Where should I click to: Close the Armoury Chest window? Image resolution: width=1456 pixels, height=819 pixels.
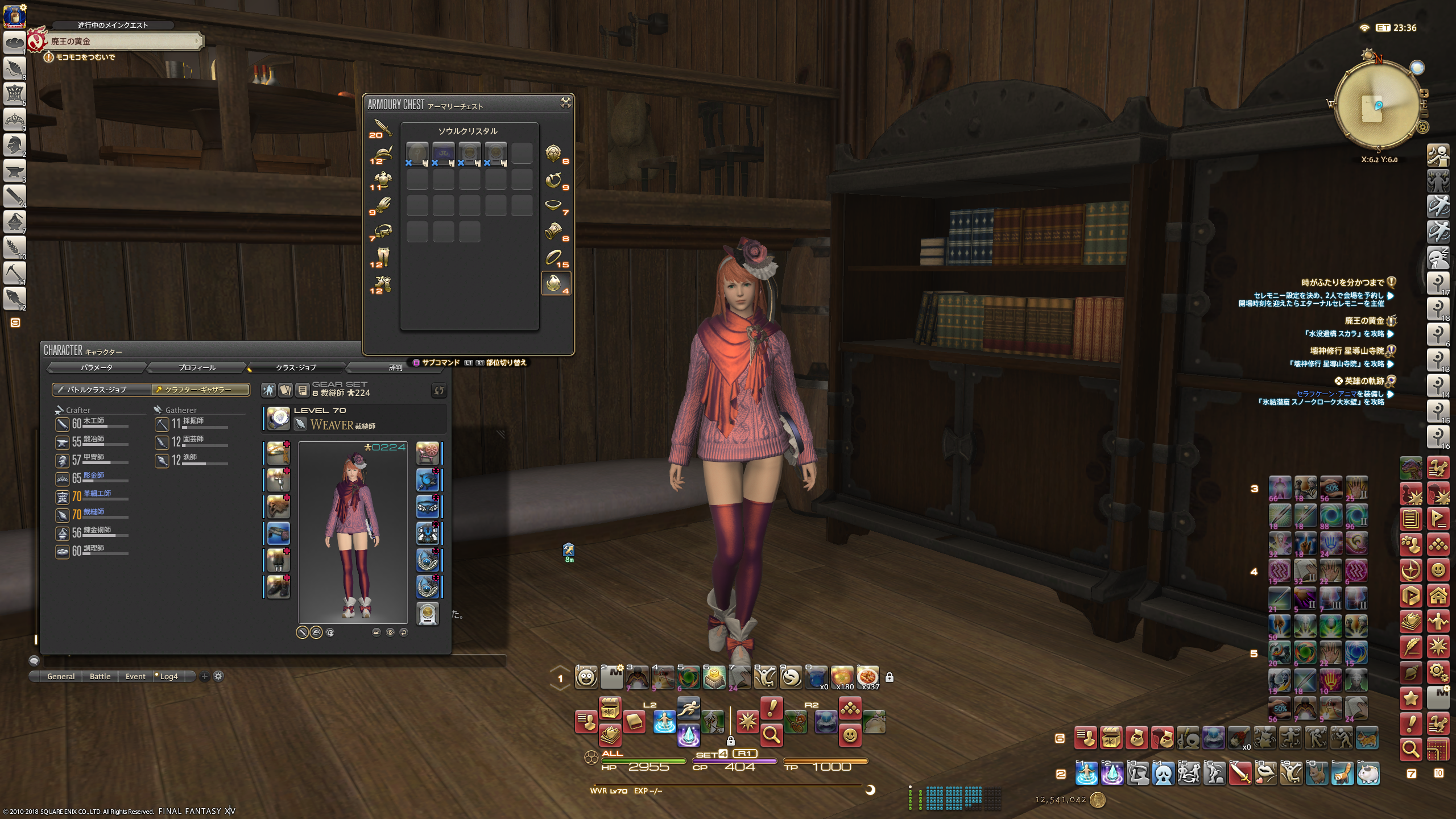tap(565, 102)
